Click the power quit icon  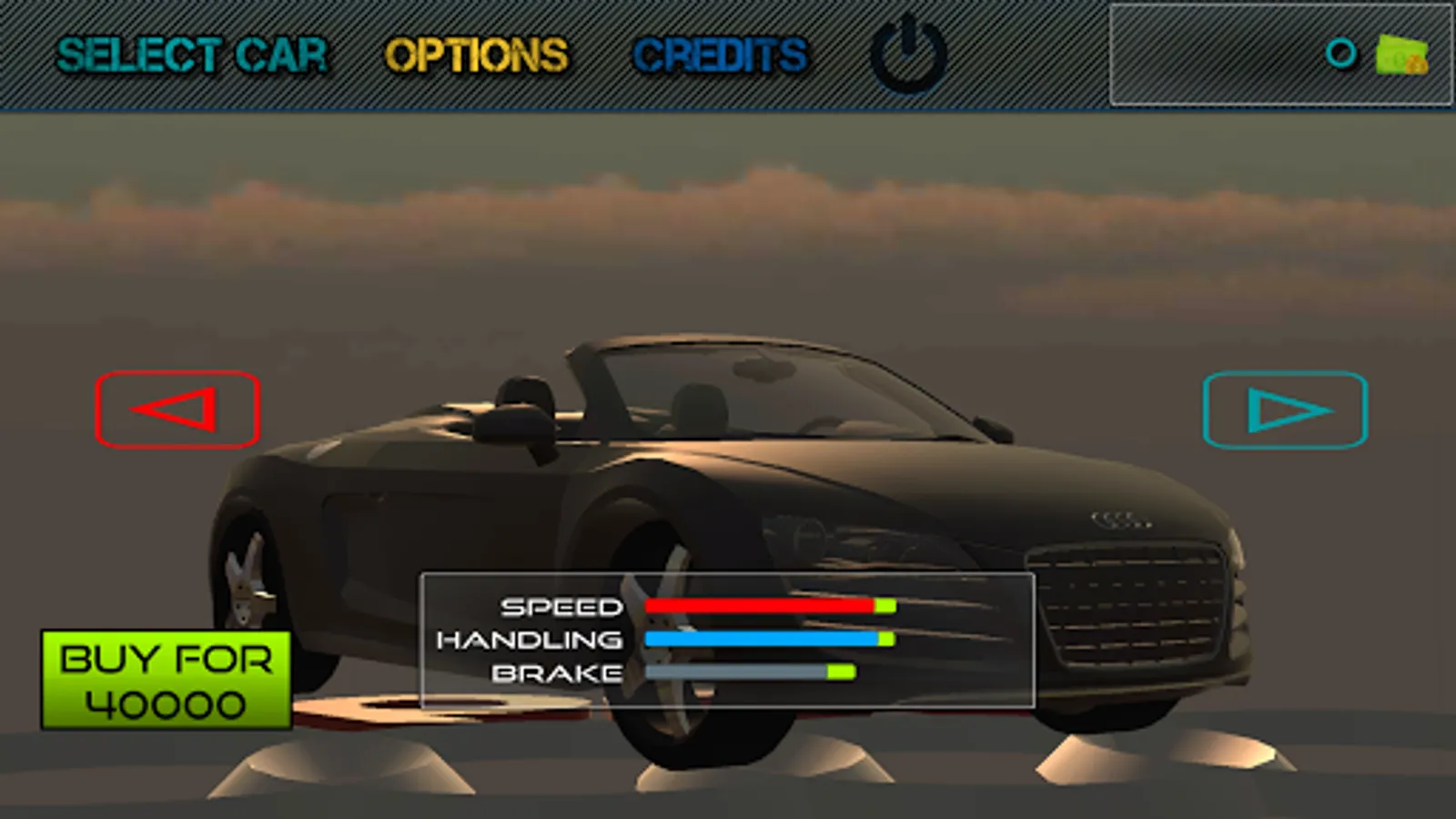[908, 56]
